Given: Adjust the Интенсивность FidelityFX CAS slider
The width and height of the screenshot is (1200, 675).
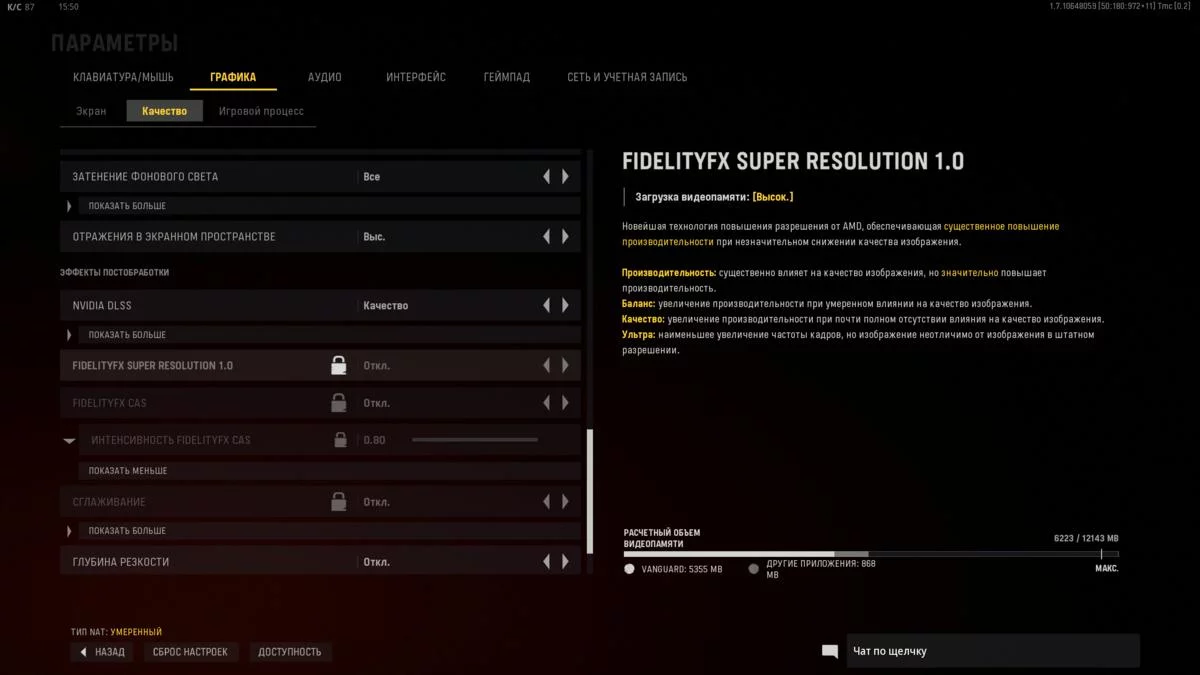Looking at the screenshot, I should [x=475, y=440].
